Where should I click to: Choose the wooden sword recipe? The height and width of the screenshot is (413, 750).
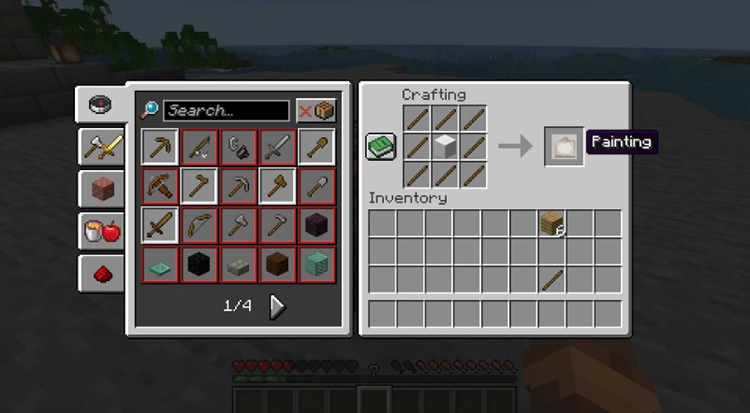coord(159,225)
